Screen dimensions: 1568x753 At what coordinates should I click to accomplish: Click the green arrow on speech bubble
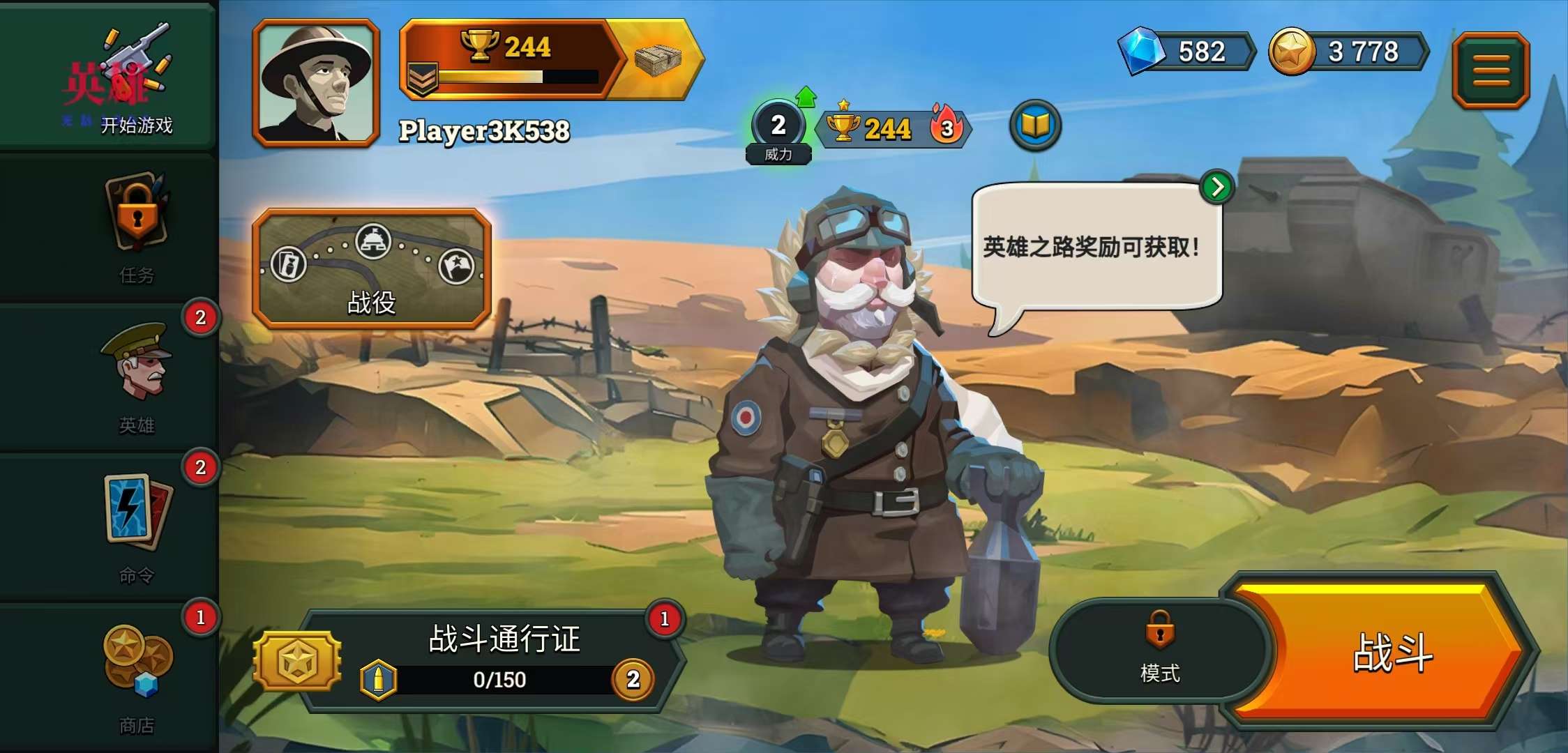point(1217,187)
